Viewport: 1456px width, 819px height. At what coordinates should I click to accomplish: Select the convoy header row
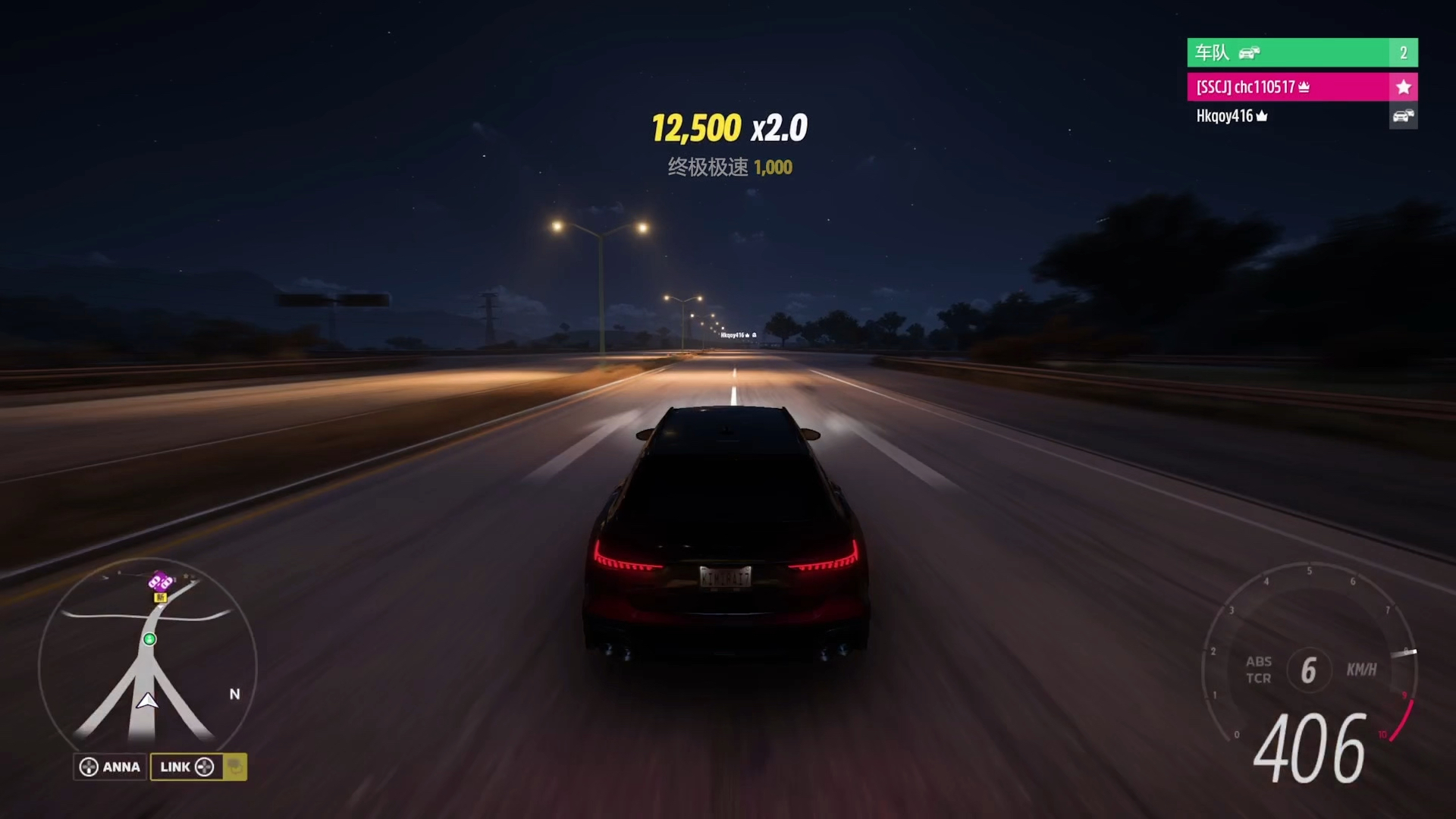pos(1301,52)
